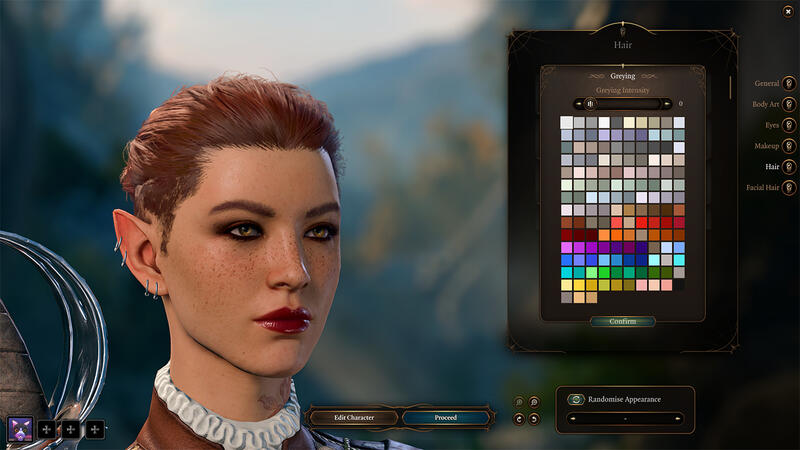
Task: Click the Randomise Appearance button
Action: point(576,399)
